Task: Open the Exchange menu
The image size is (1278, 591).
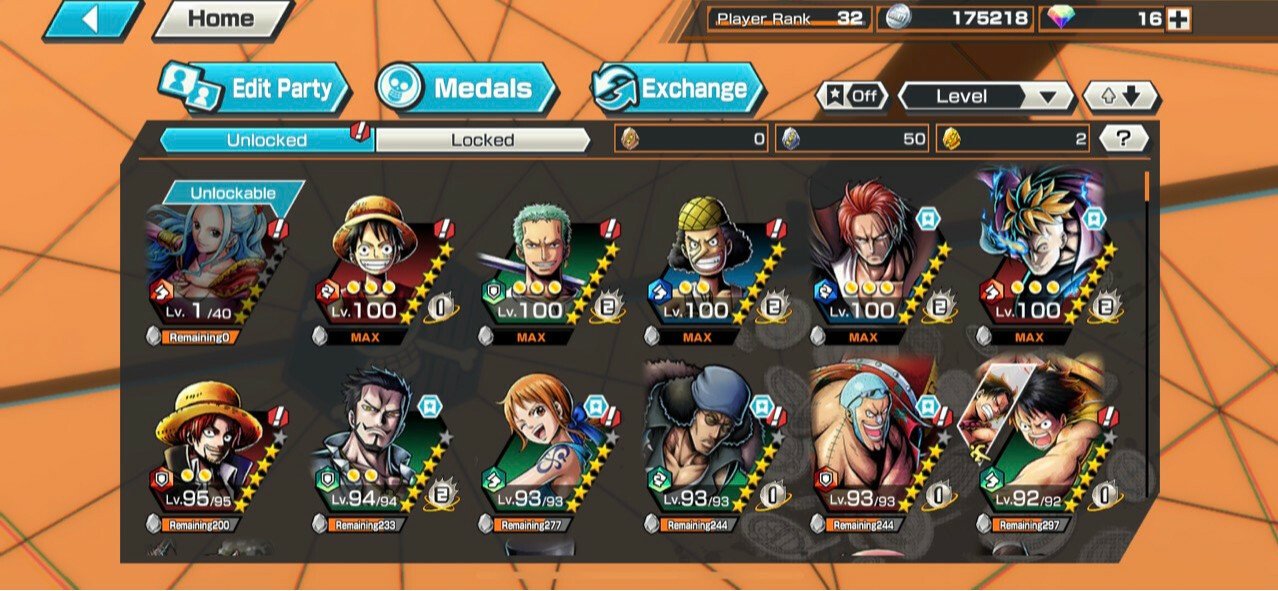Action: tap(677, 89)
